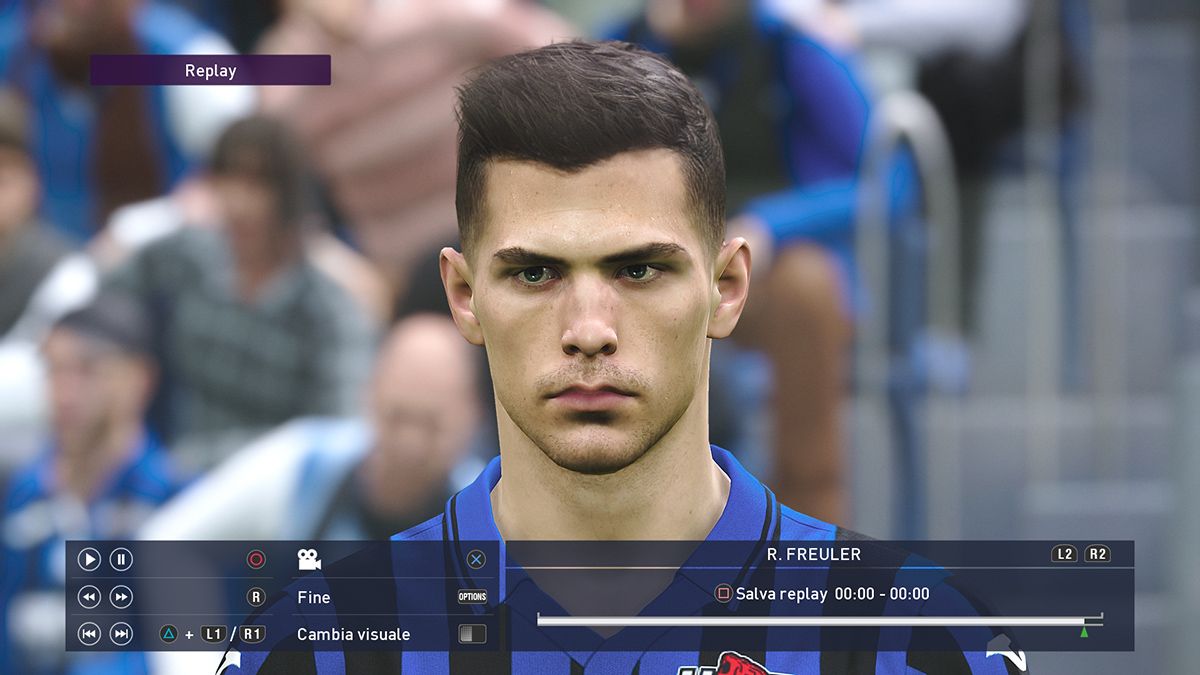The image size is (1200, 675).
Task: Click the replay timeline progress bar
Action: 810,621
